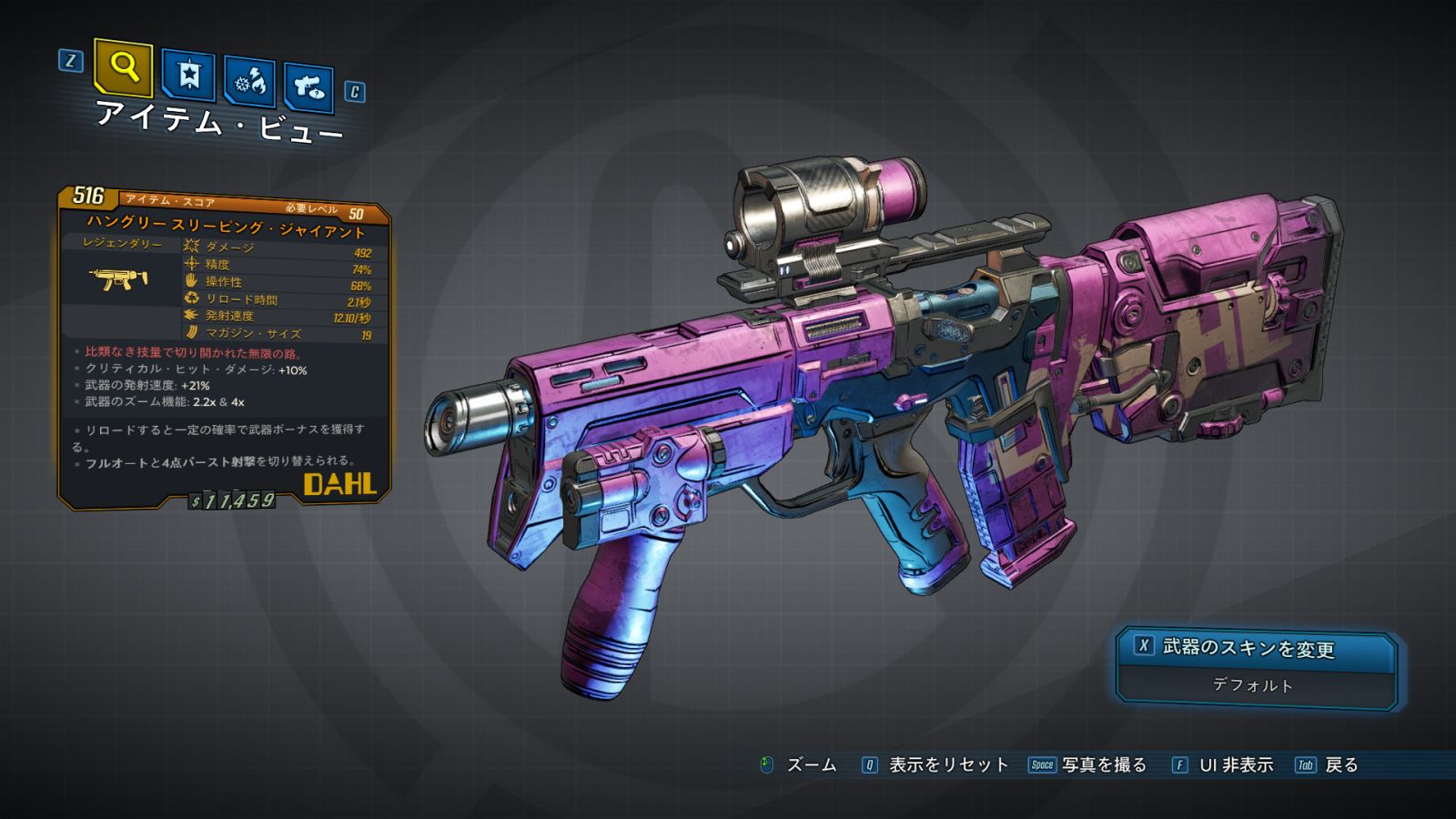Go back using 戻る
The width and height of the screenshot is (1456, 819).
[1340, 765]
